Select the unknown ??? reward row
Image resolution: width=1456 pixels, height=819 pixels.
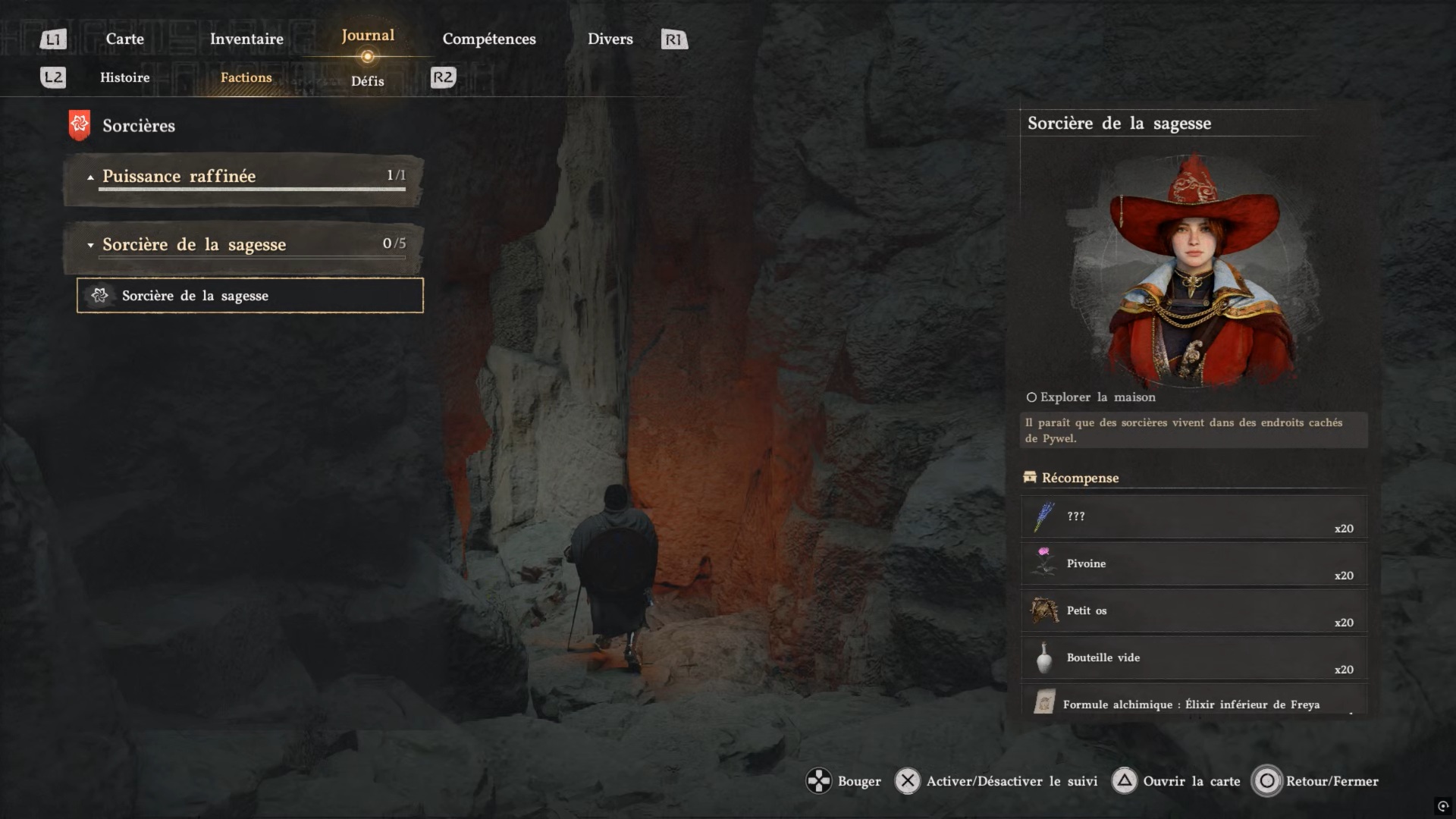[1194, 516]
